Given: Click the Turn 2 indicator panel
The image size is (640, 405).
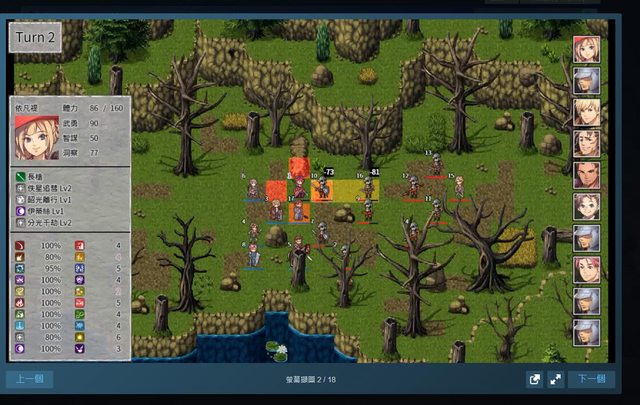Looking at the screenshot, I should (34, 38).
